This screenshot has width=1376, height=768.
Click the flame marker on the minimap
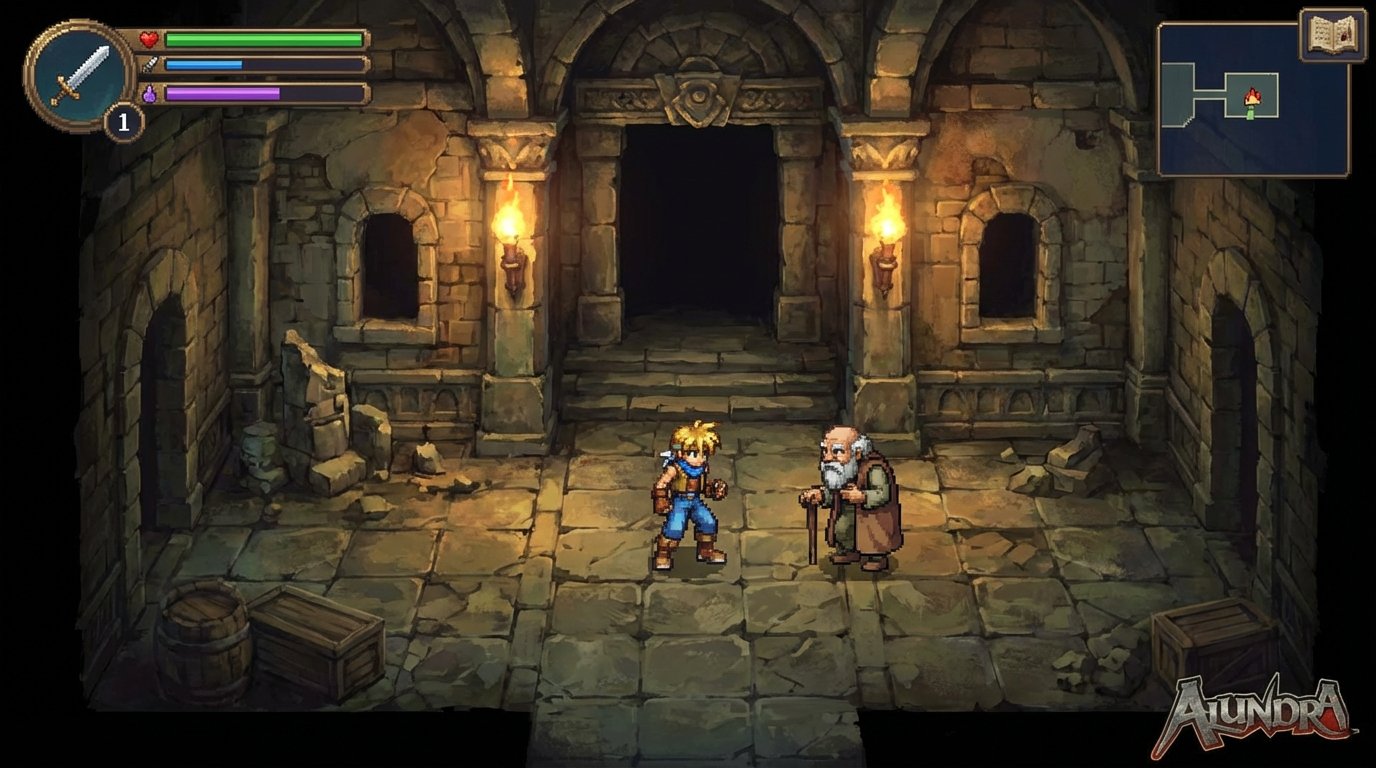(1252, 96)
